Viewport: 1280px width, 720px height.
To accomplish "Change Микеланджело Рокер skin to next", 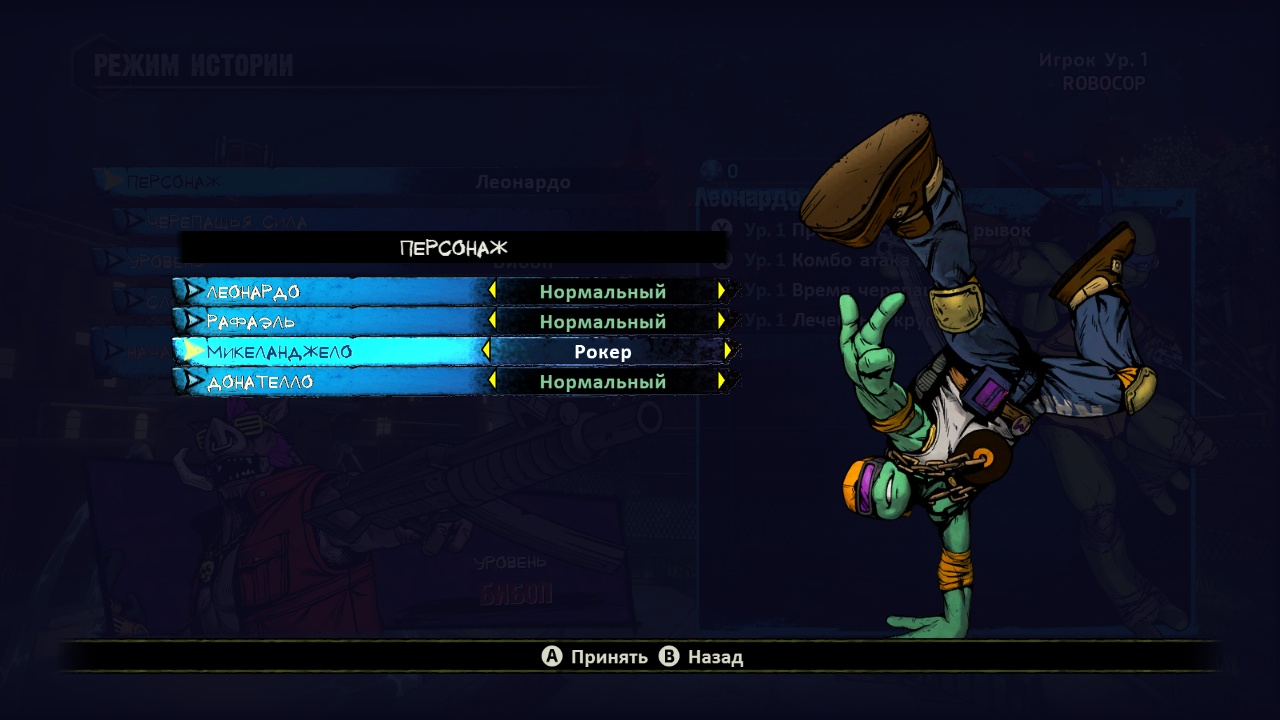I will point(728,351).
